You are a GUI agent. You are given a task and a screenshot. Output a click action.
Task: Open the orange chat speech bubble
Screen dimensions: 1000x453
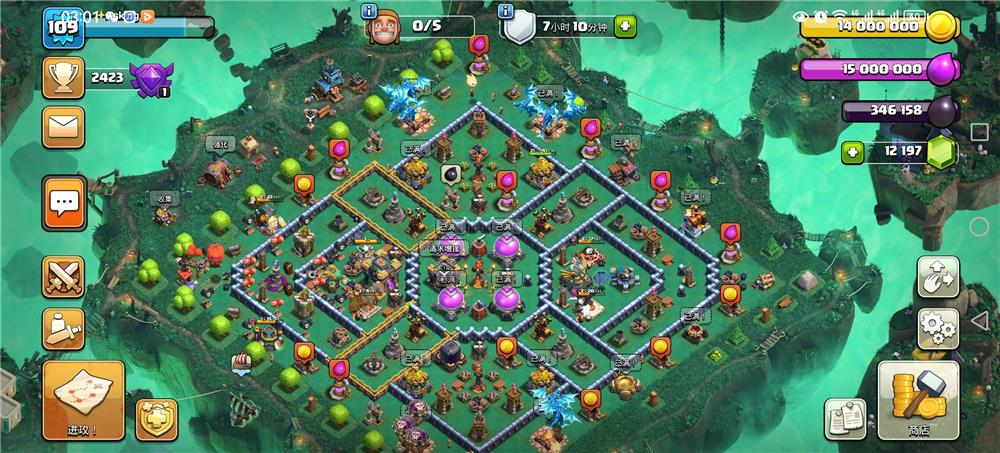coord(63,203)
